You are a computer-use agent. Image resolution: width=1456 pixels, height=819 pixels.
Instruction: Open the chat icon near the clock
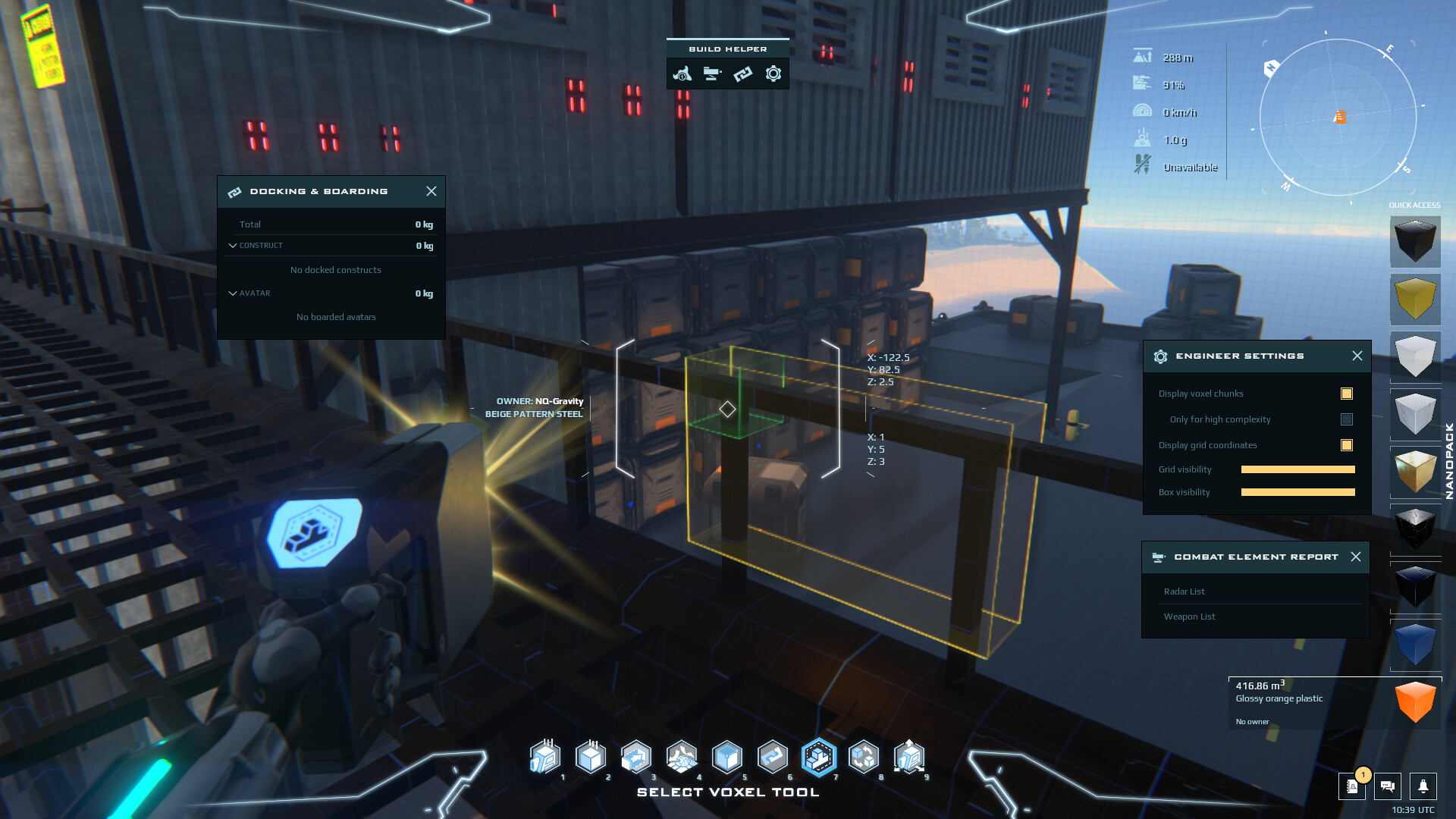coord(1388,787)
